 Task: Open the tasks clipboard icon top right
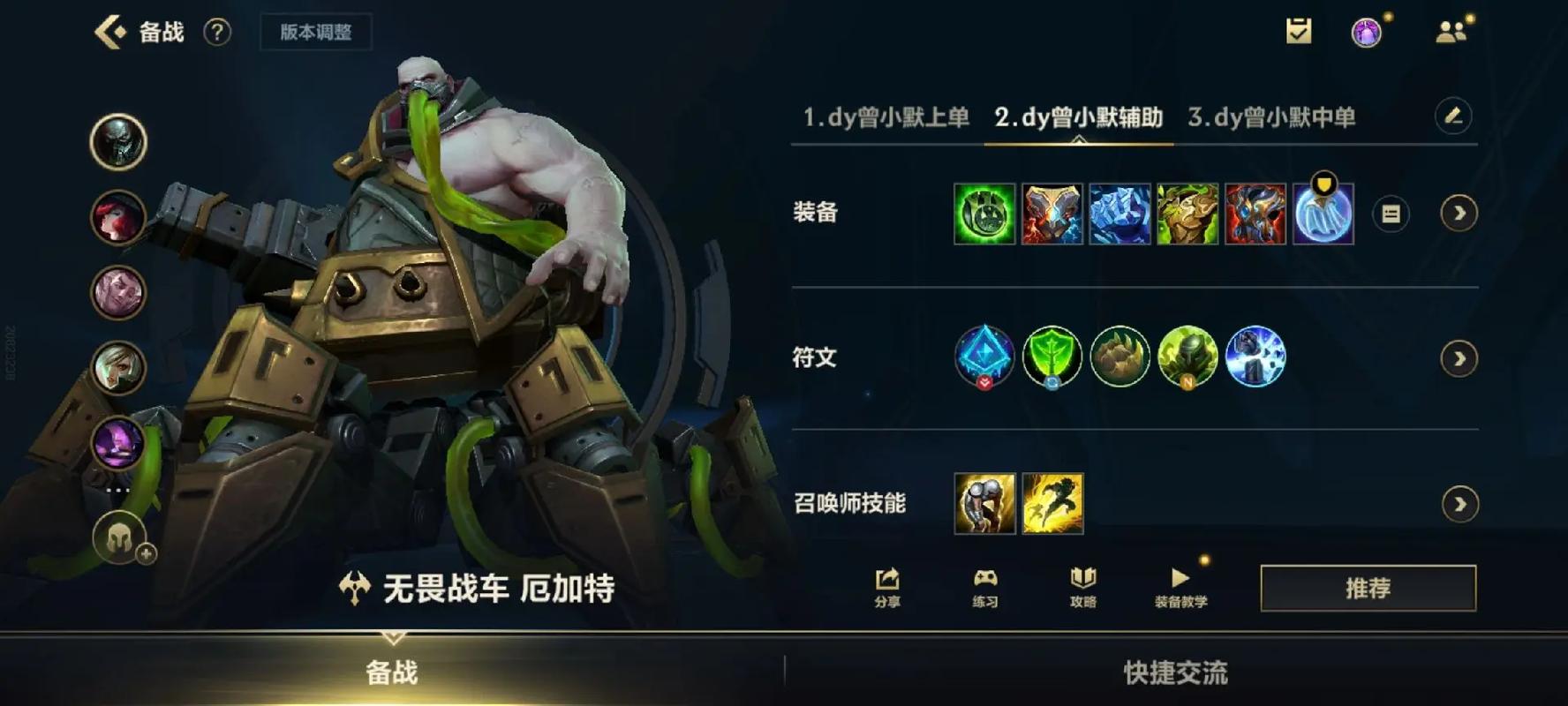pos(1297,33)
